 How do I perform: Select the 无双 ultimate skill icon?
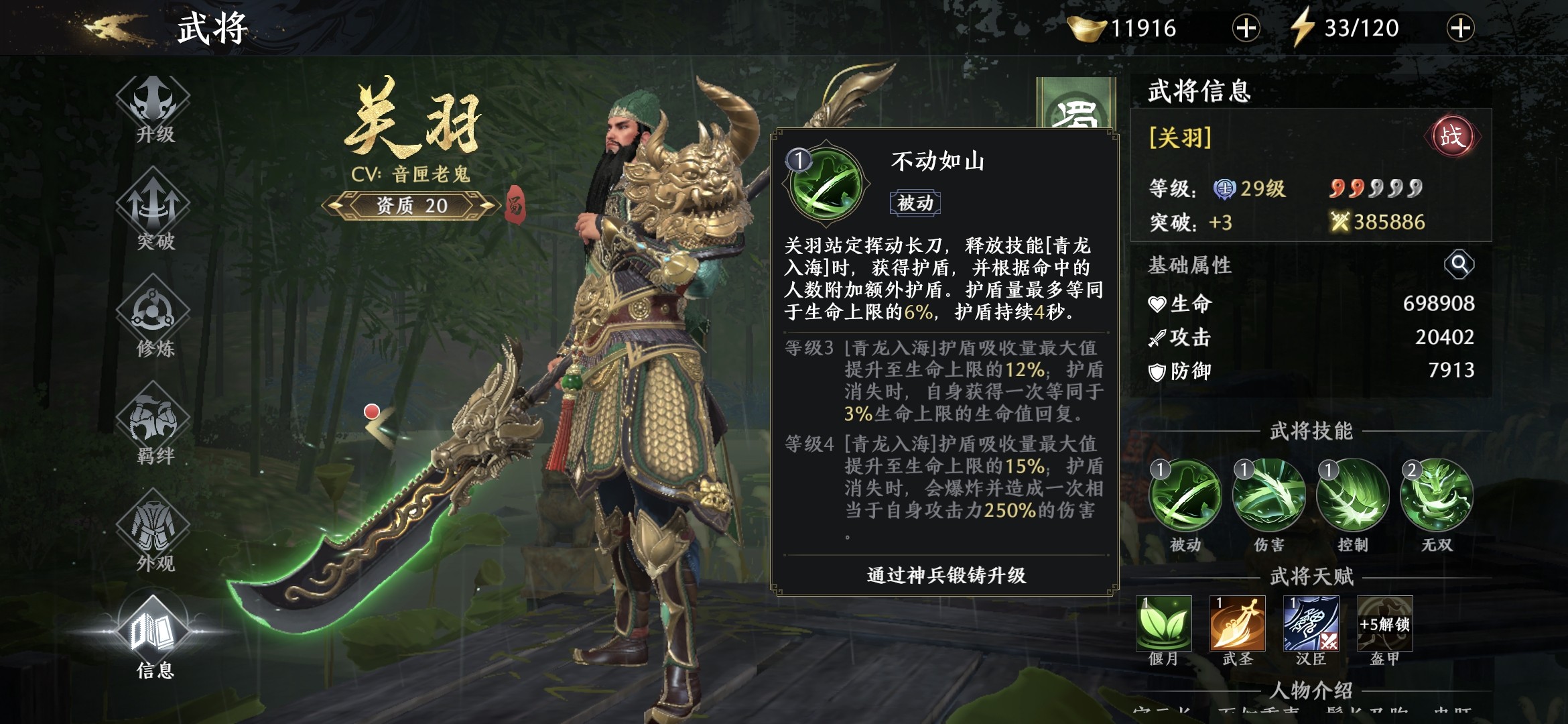[x=1437, y=496]
